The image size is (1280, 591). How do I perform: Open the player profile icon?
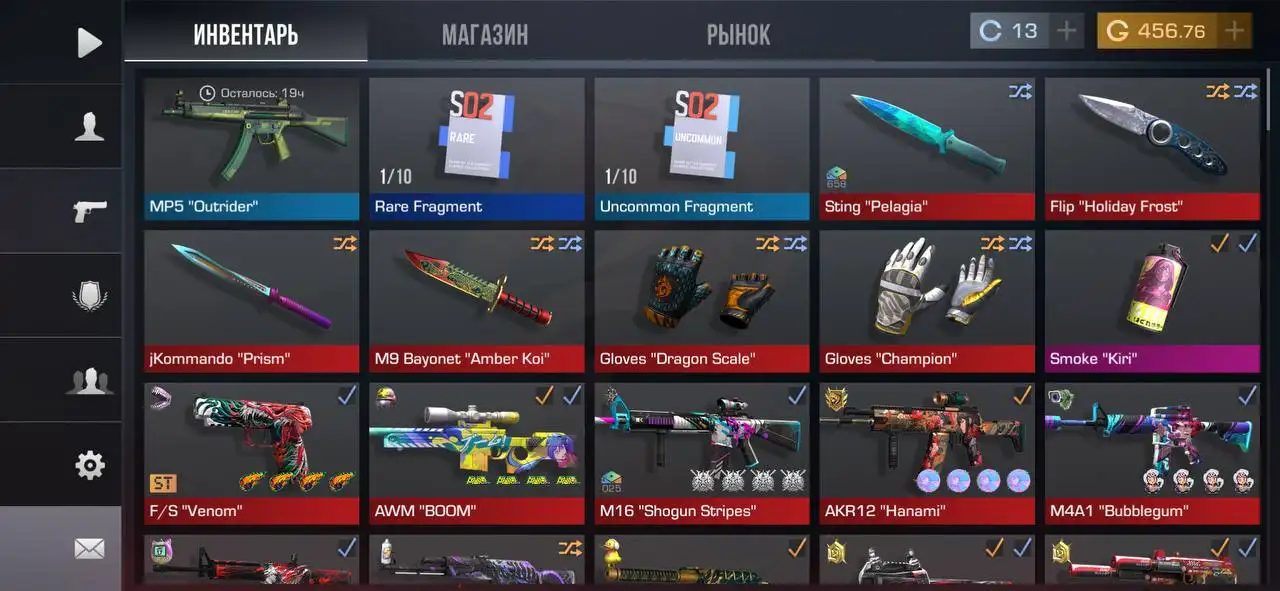pyautogui.click(x=89, y=127)
